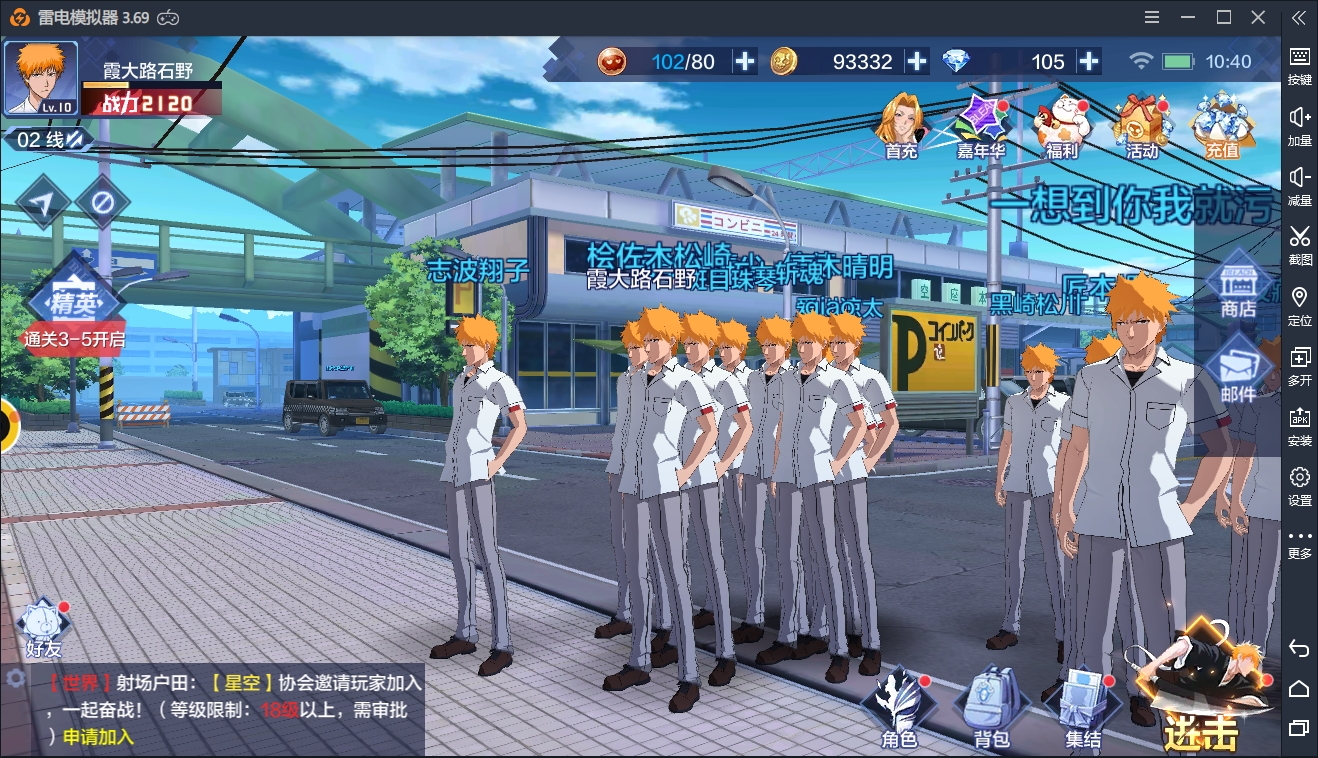Open the 角色 character screen
Screen dimensions: 1318x758
coord(899,708)
